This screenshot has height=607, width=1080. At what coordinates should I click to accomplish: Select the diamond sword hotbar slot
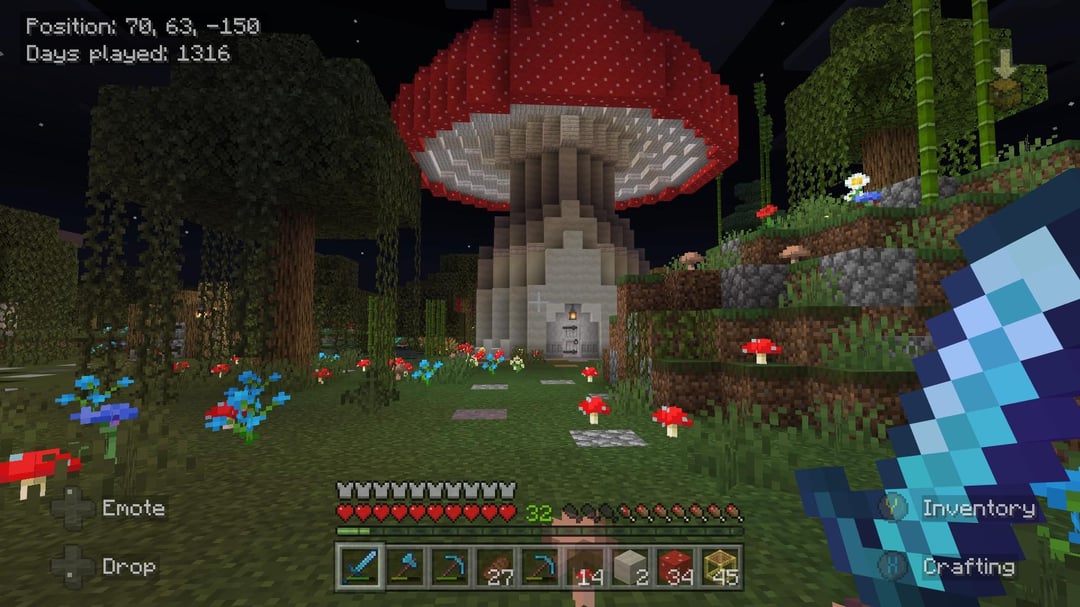tap(359, 567)
